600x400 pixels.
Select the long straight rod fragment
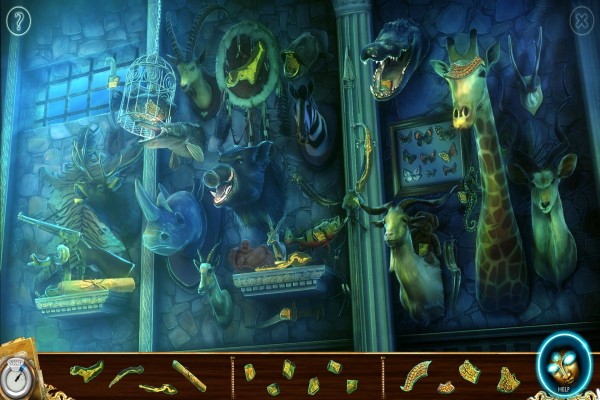pyautogui.click(x=188, y=375)
